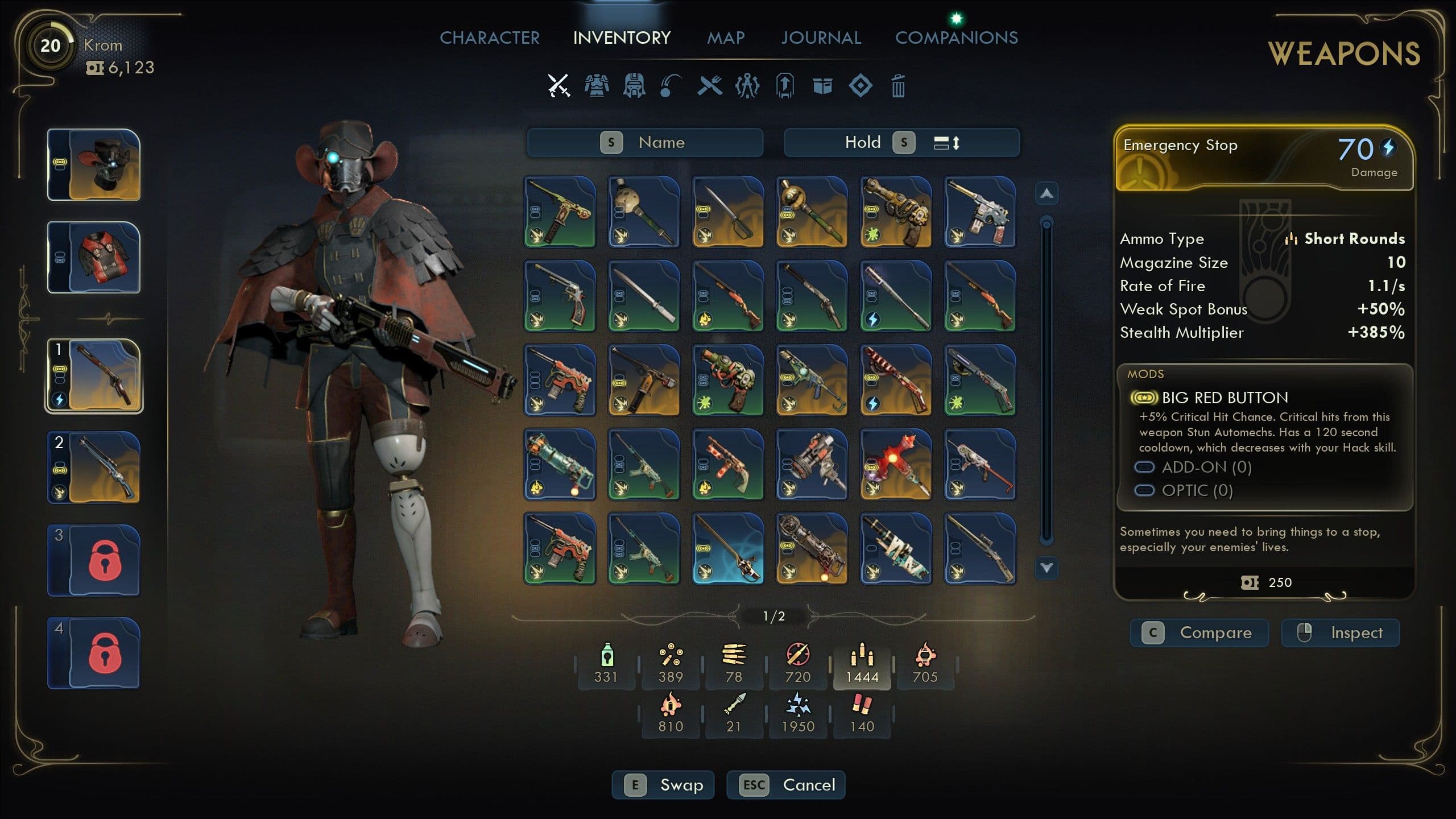Open the Mods filter with compass icon
The height and width of the screenshot is (819, 1456).
(x=747, y=86)
